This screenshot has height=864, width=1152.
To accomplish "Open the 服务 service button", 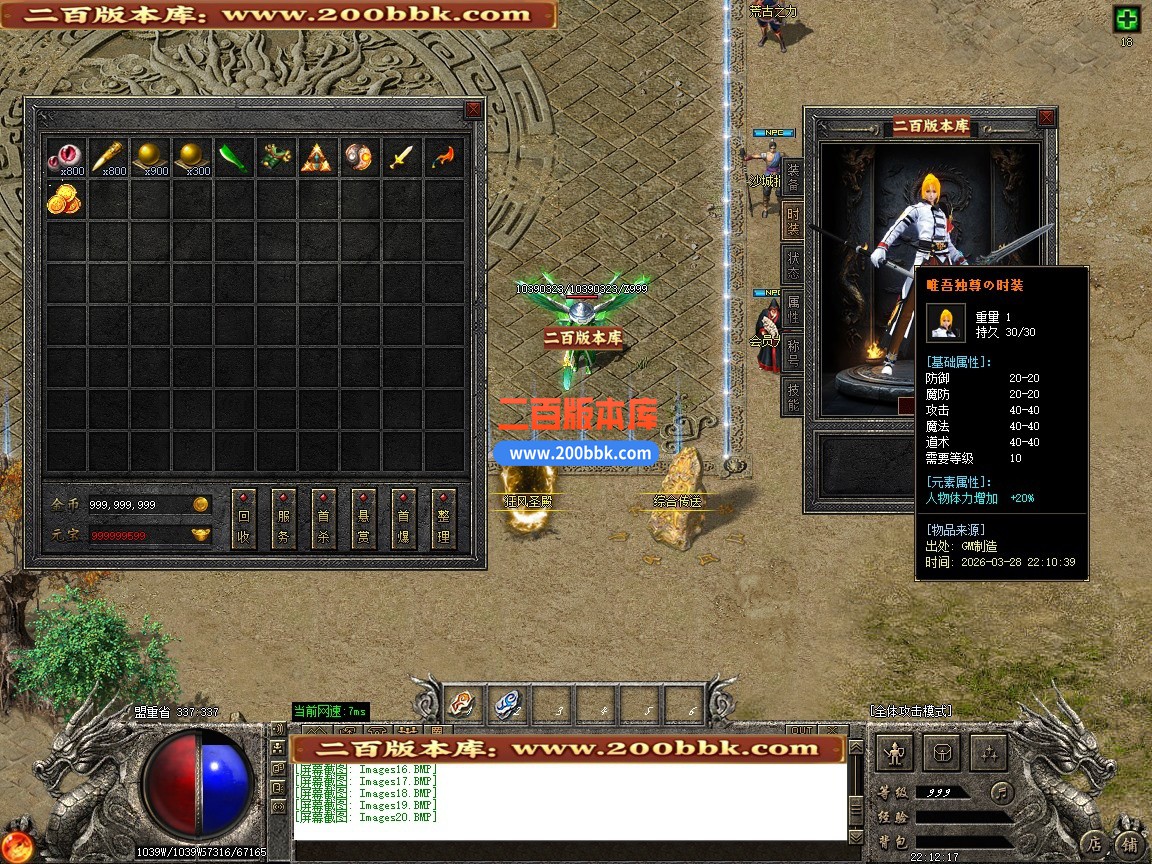I will [284, 520].
